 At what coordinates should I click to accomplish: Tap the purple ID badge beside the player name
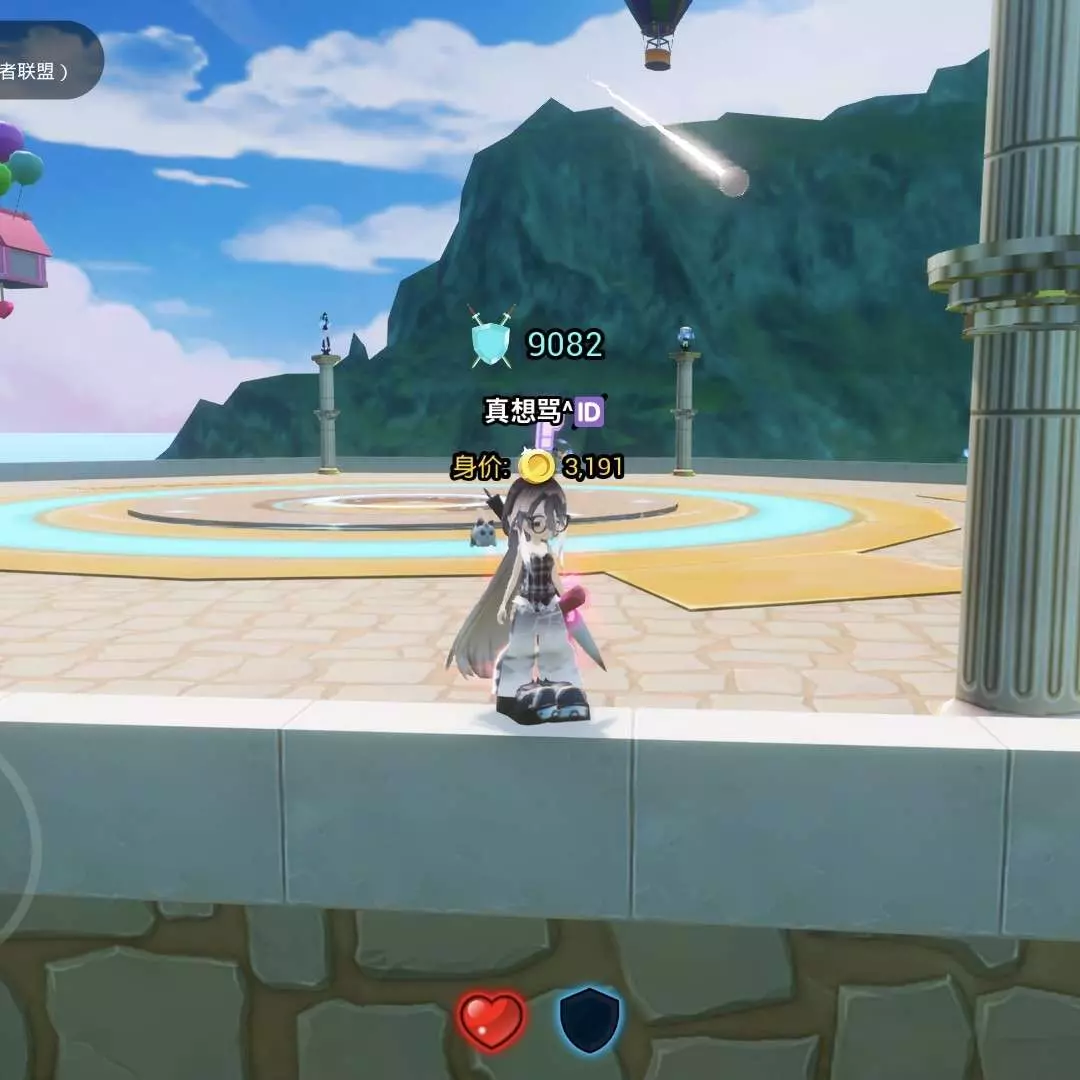[x=589, y=411]
